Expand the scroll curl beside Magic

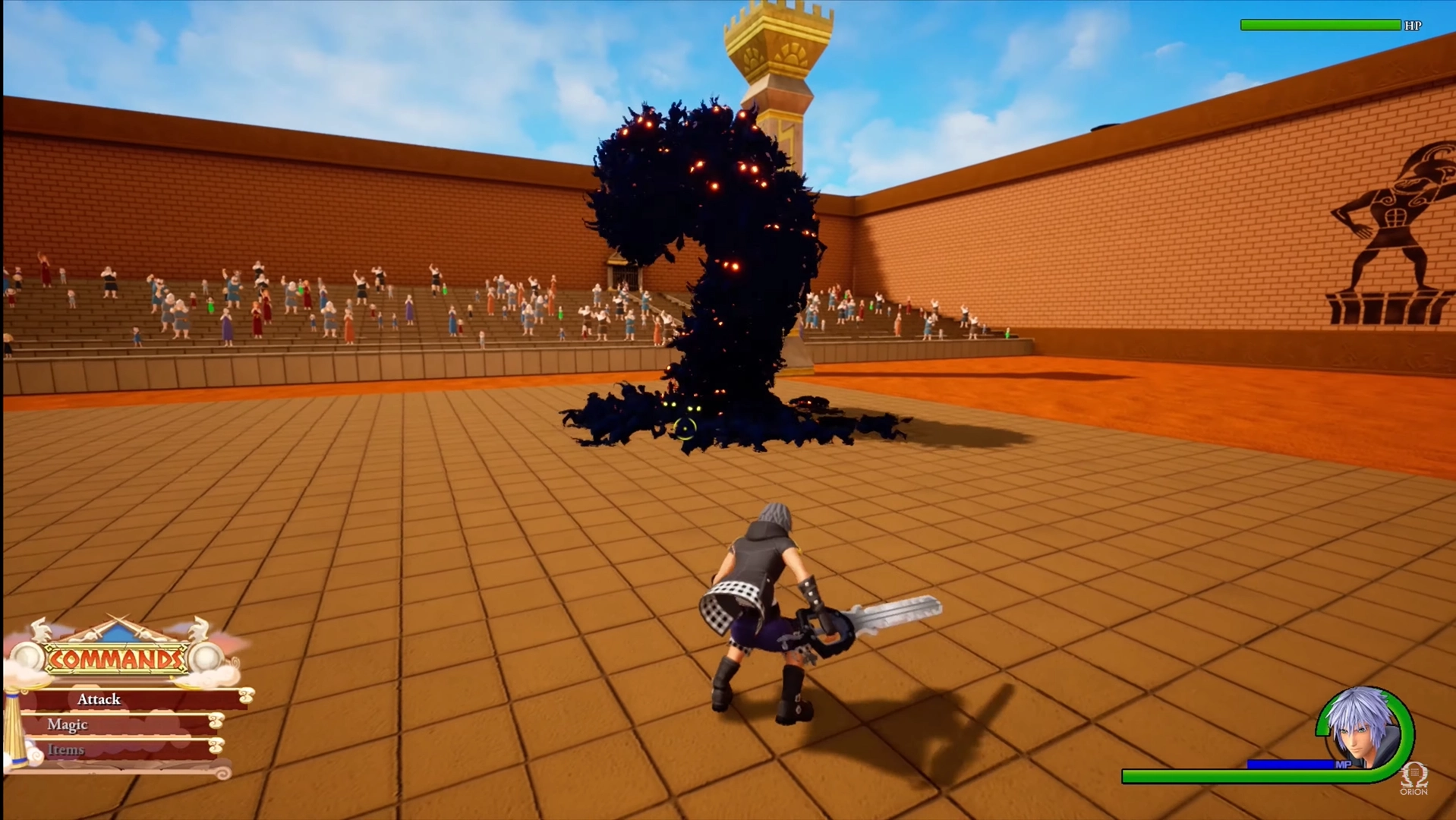click(x=216, y=722)
